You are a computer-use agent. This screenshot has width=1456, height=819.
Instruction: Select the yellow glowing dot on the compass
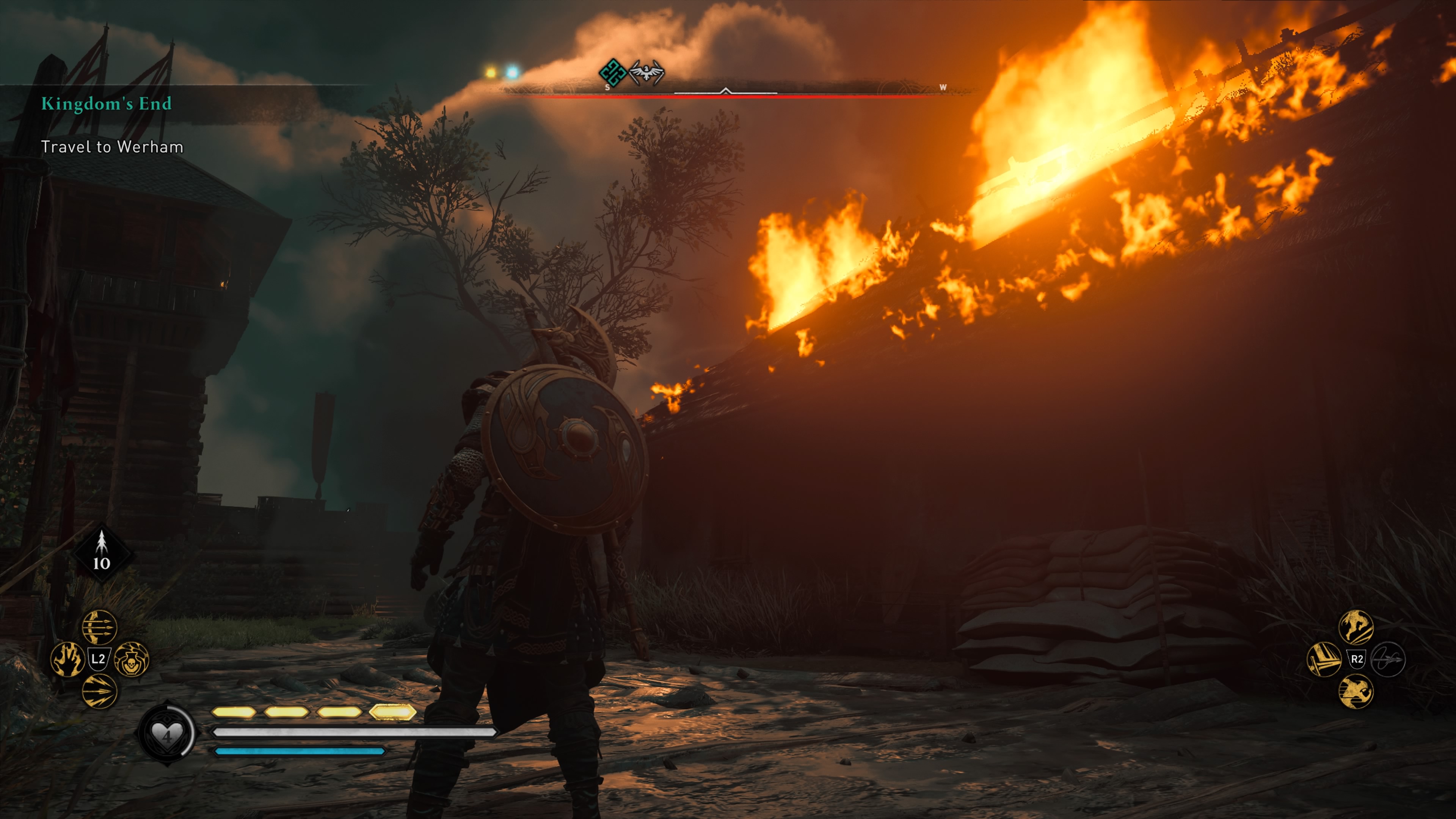tap(491, 72)
